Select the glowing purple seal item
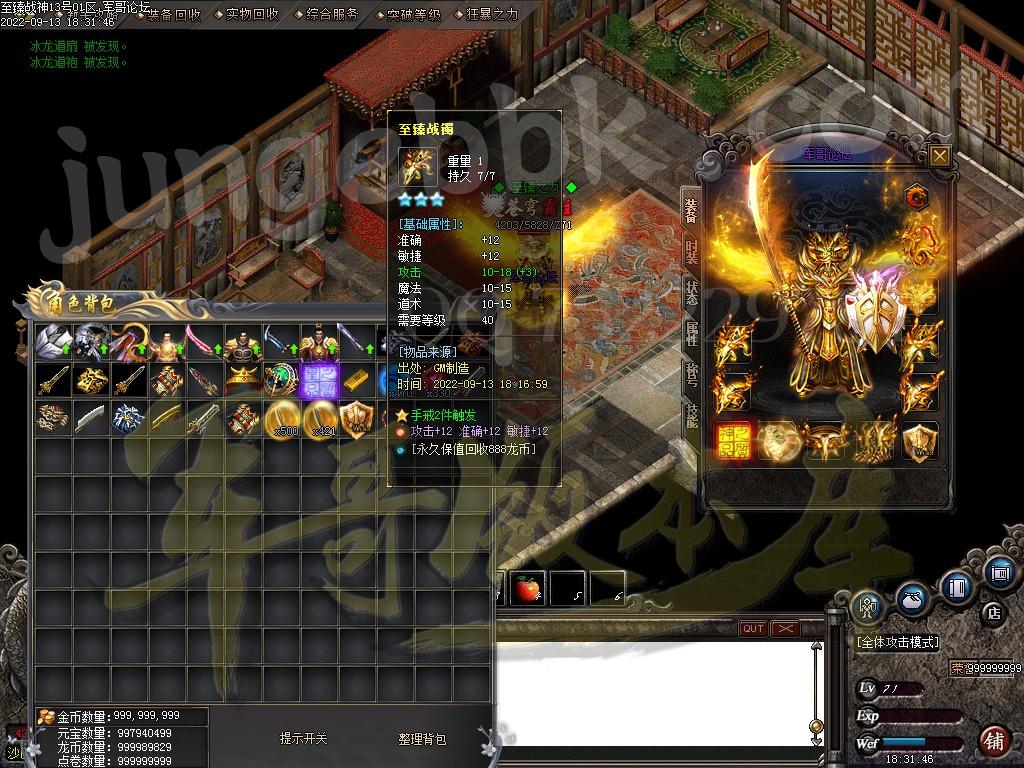The width and height of the screenshot is (1024, 768). coord(321,380)
